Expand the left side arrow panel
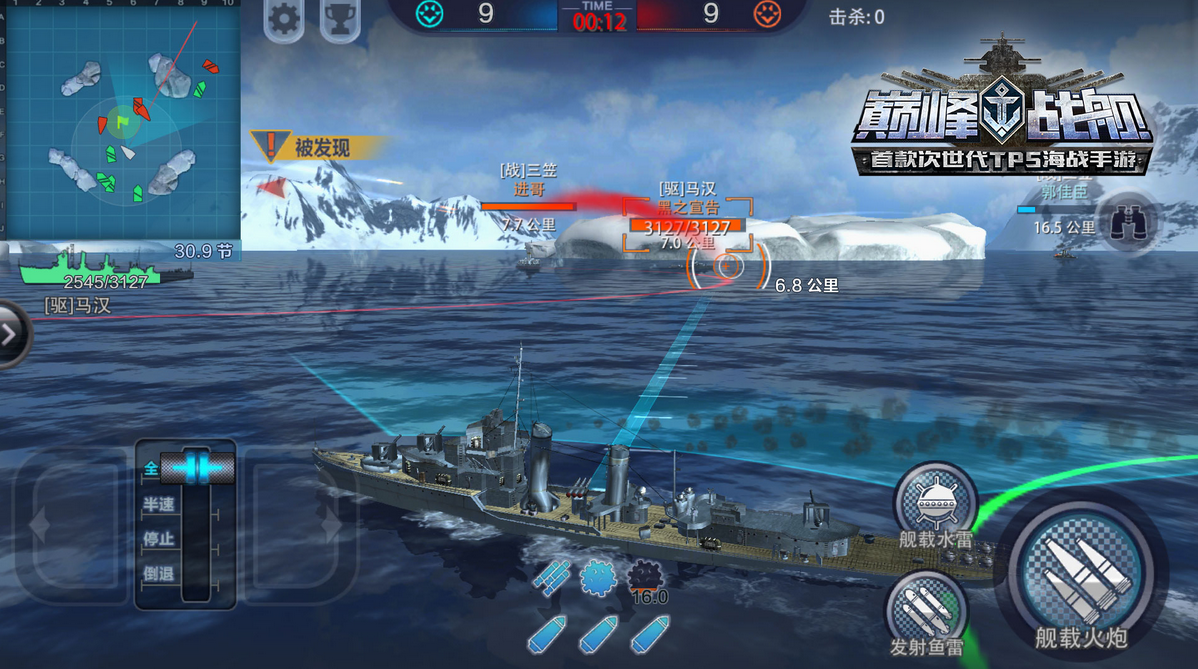The height and width of the screenshot is (669, 1198). click(10, 334)
